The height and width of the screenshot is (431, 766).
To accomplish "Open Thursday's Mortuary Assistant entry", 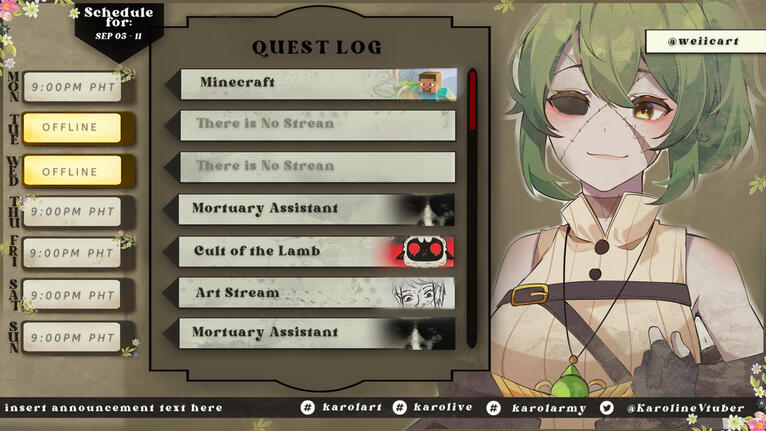I will pos(318,209).
